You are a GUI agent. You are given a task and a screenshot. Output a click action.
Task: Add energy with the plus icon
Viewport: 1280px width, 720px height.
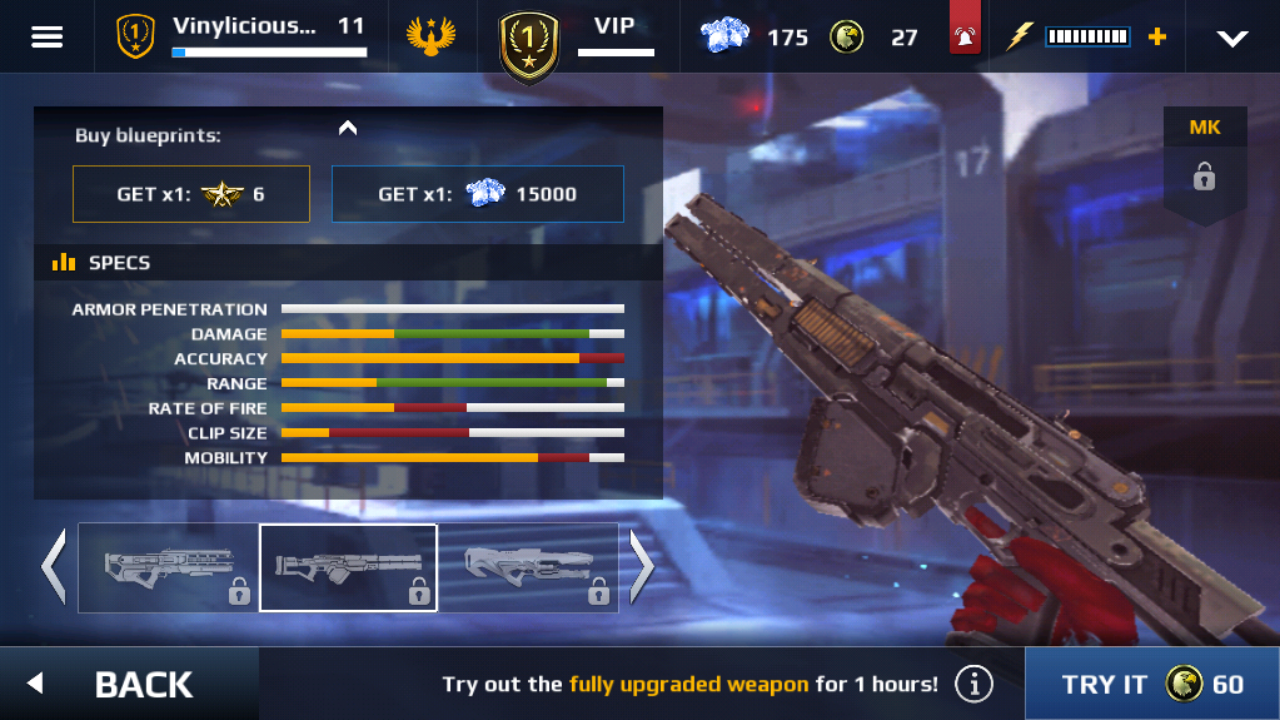click(1157, 37)
